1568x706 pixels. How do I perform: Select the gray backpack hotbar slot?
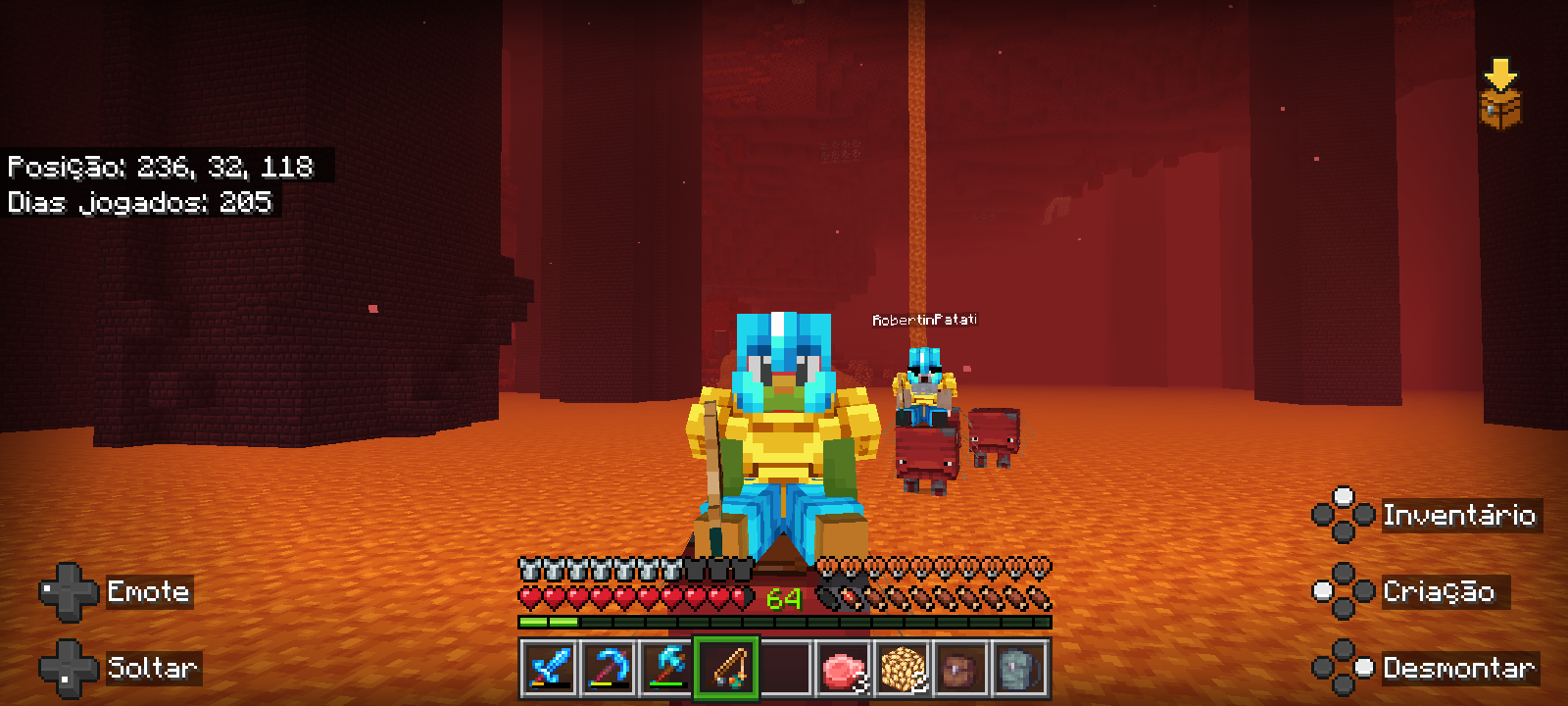pyautogui.click(x=1020, y=669)
